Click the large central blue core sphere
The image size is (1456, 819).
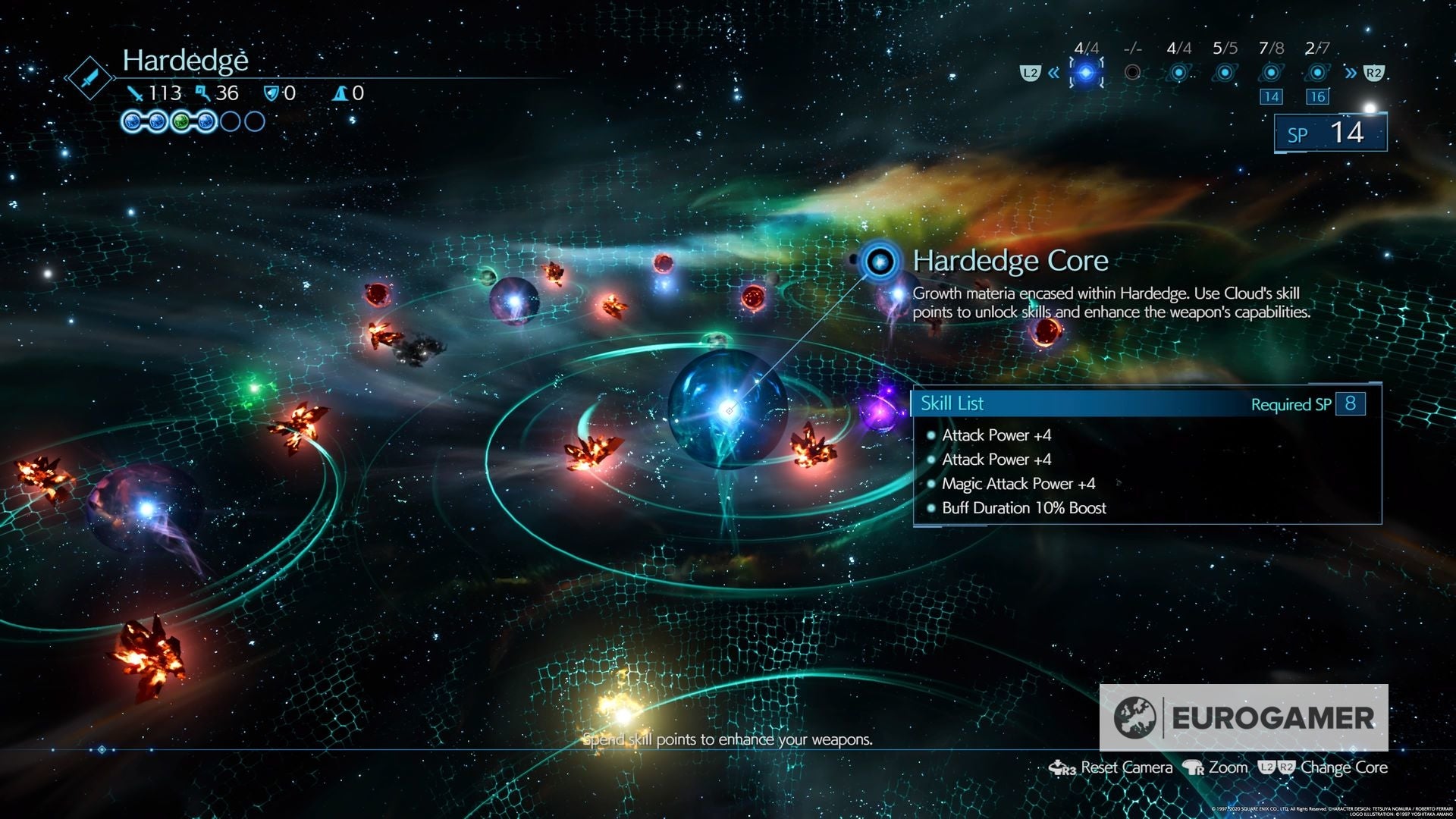(x=726, y=409)
